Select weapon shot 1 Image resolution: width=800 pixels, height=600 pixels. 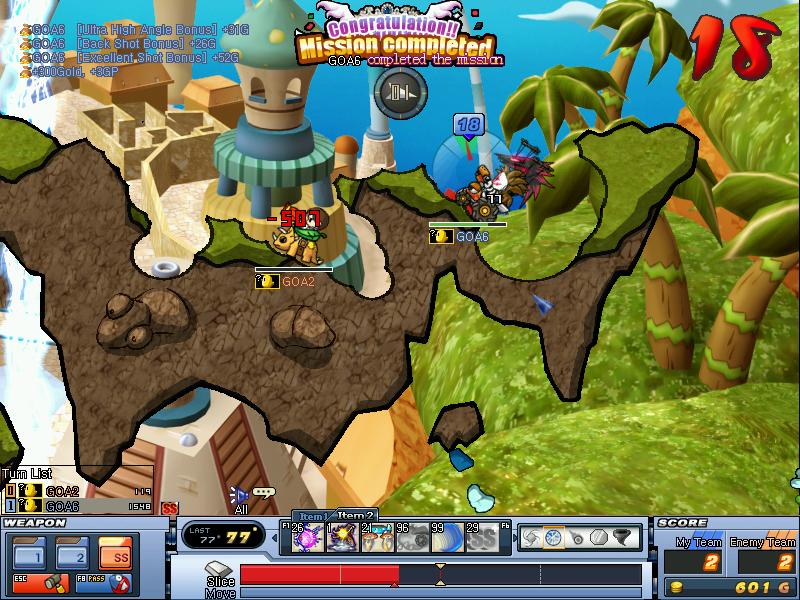point(29,552)
